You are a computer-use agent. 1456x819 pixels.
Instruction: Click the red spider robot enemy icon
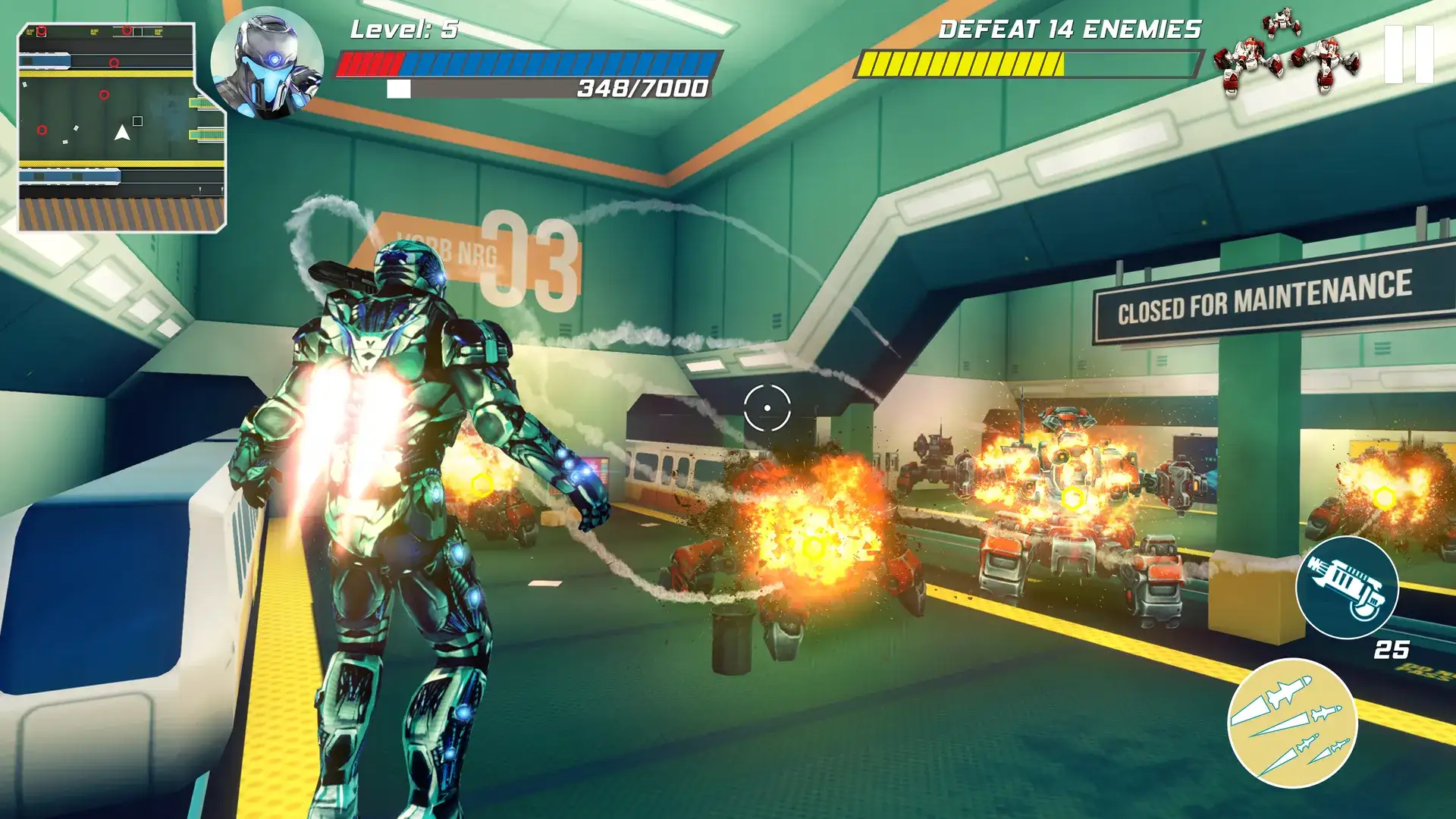pyautogui.click(x=1282, y=23)
